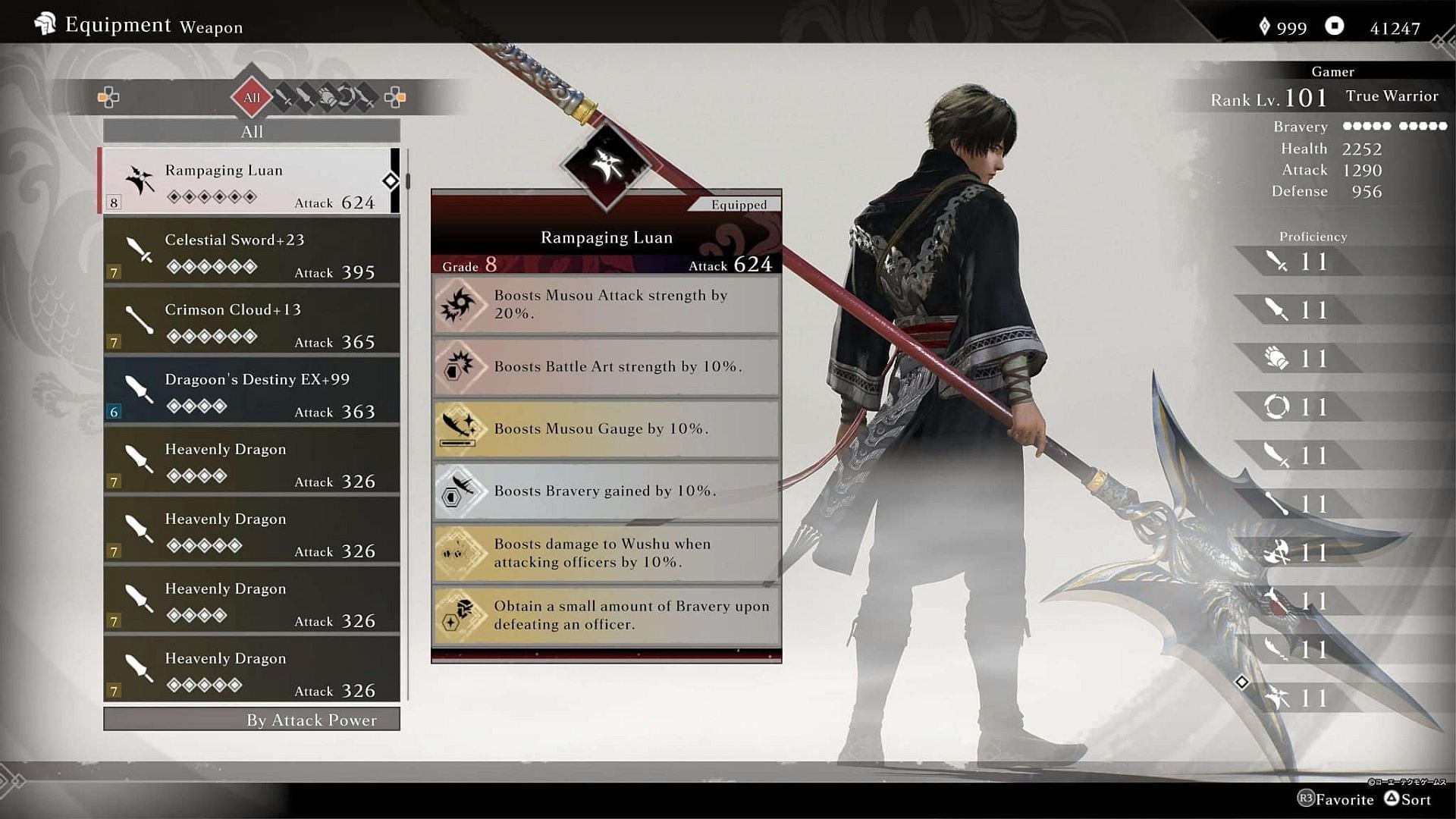
Task: Select the sword weapon filter icon
Action: click(283, 95)
